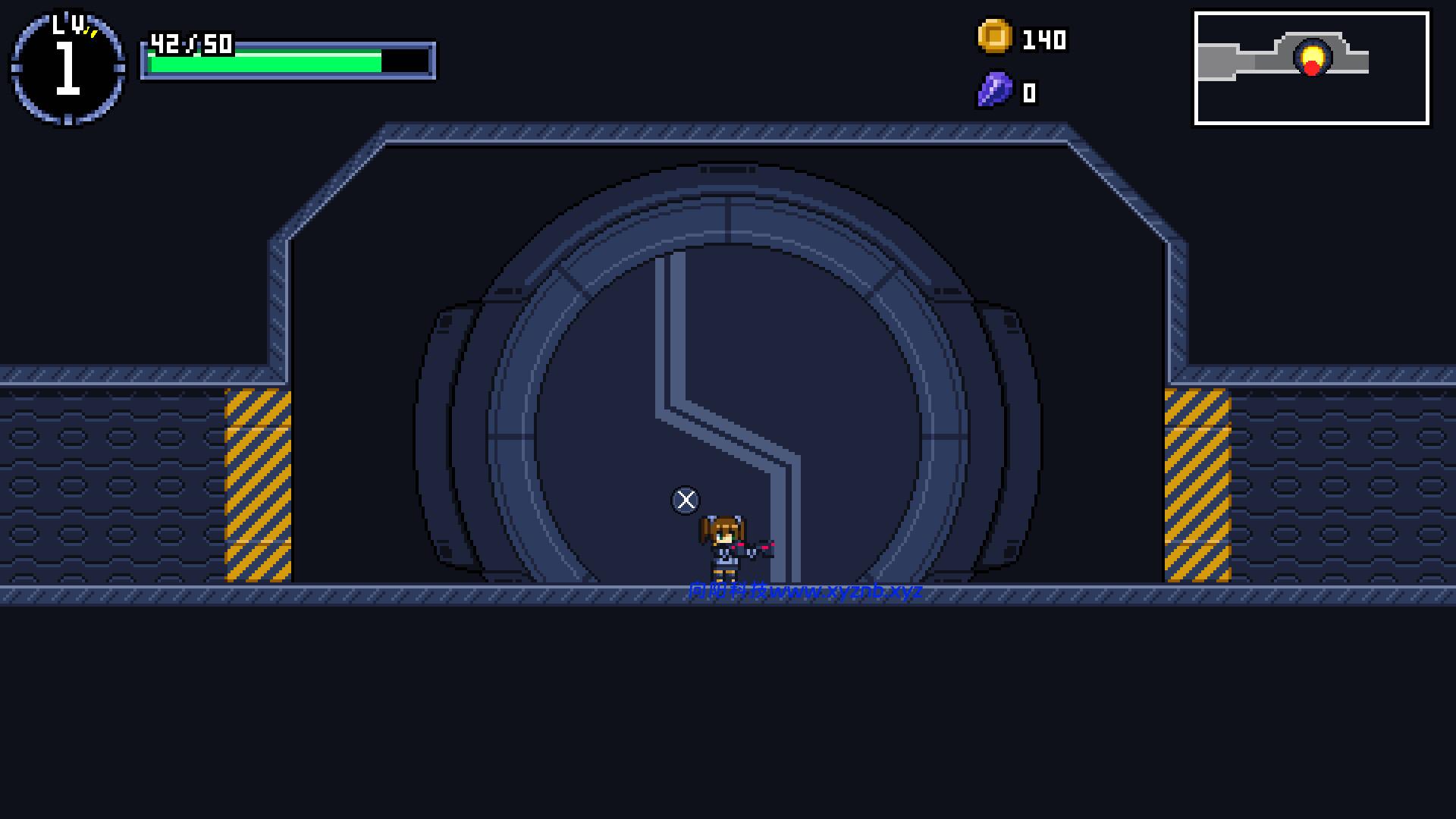1456x819 pixels.
Task: Click the gold coin currency icon
Action: tap(994, 36)
